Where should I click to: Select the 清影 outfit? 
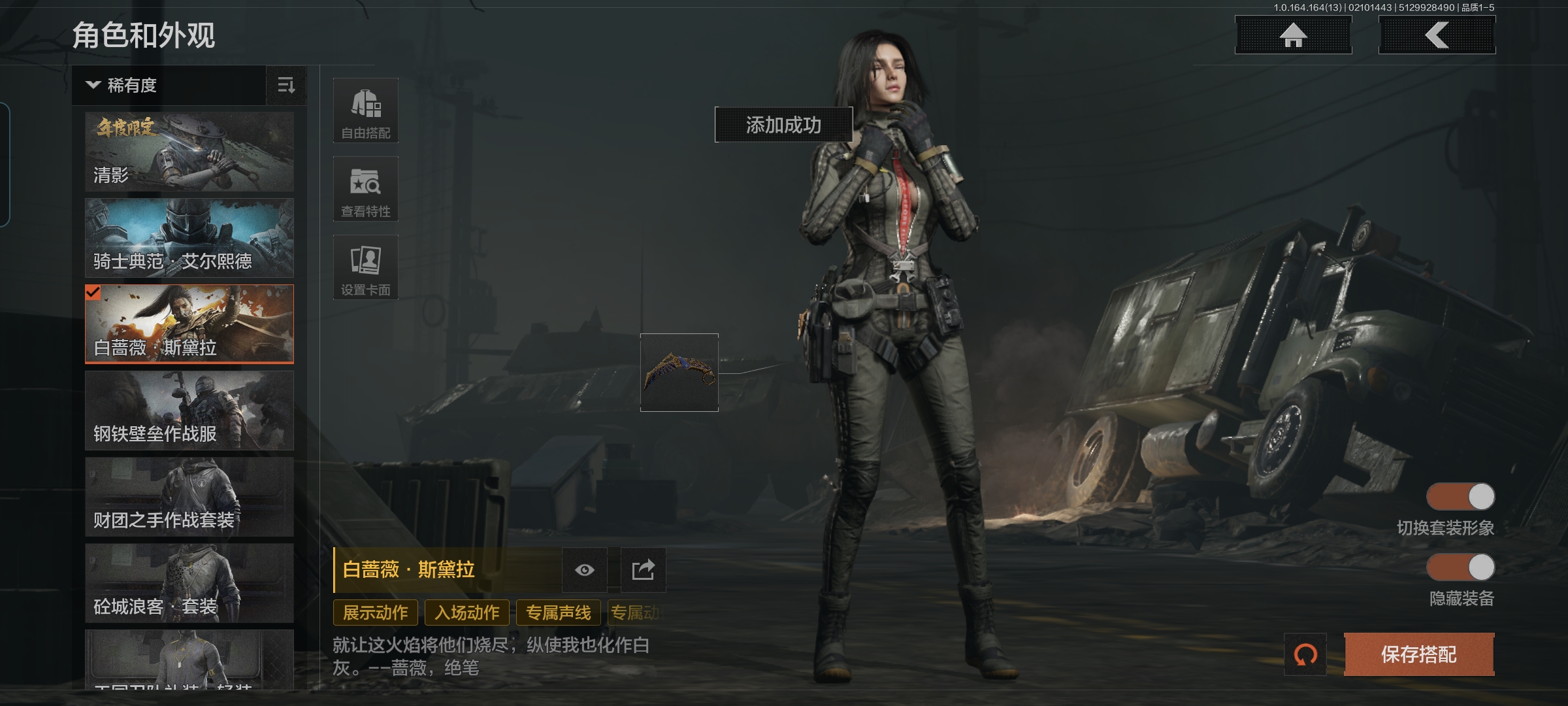pyautogui.click(x=189, y=152)
